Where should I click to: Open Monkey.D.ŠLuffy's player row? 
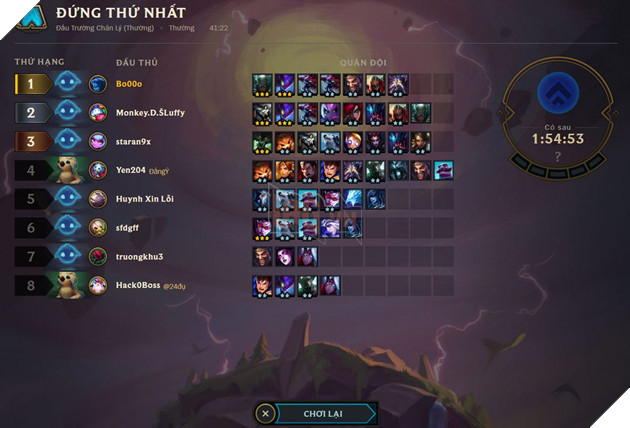(150, 113)
